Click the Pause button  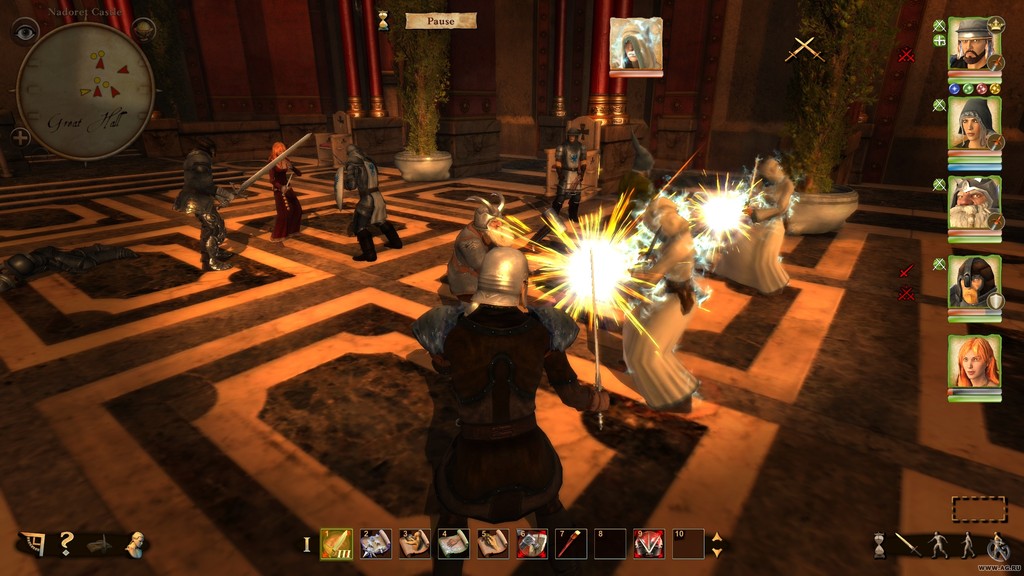point(440,20)
